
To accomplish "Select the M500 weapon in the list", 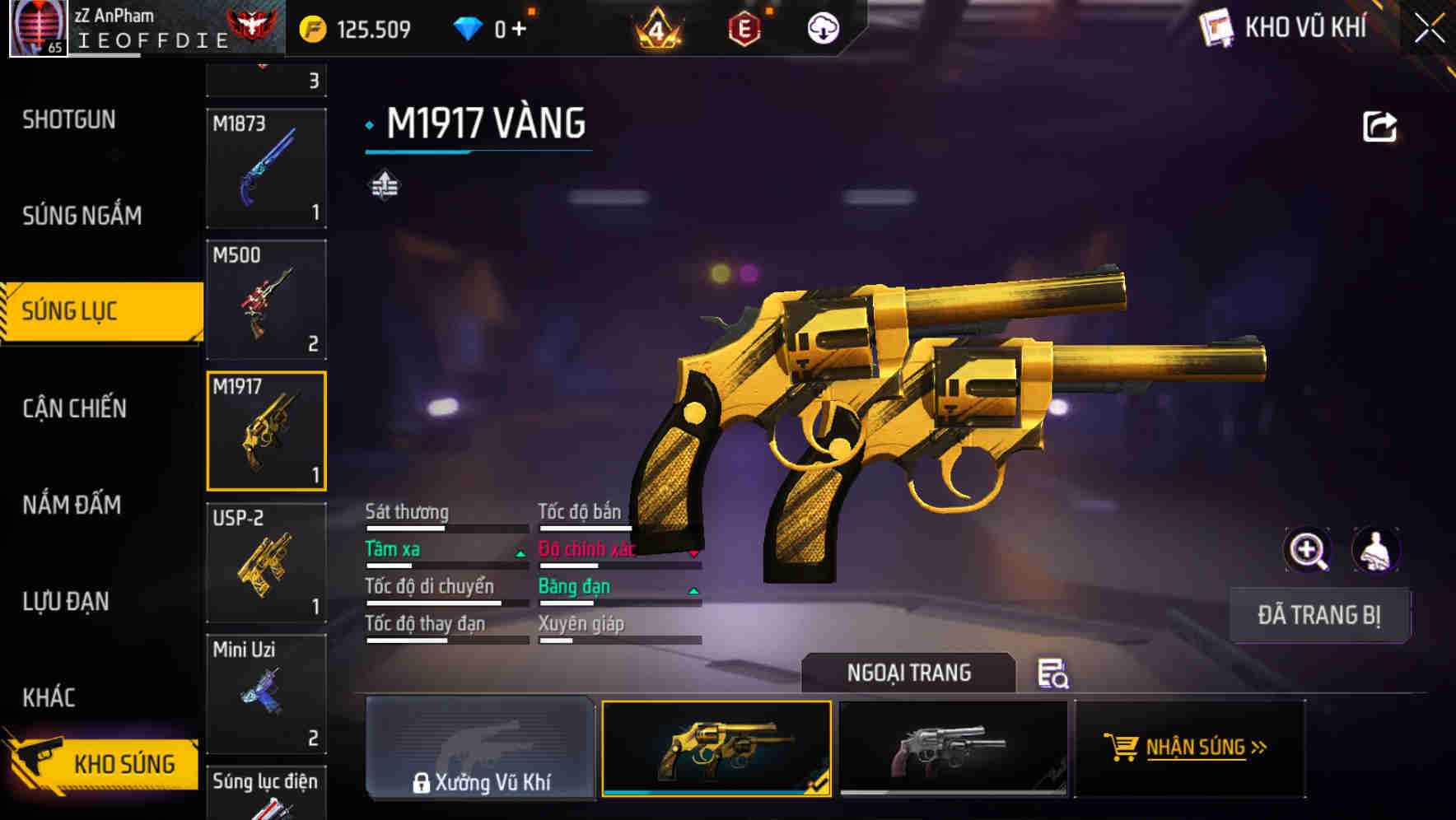I will (265, 298).
